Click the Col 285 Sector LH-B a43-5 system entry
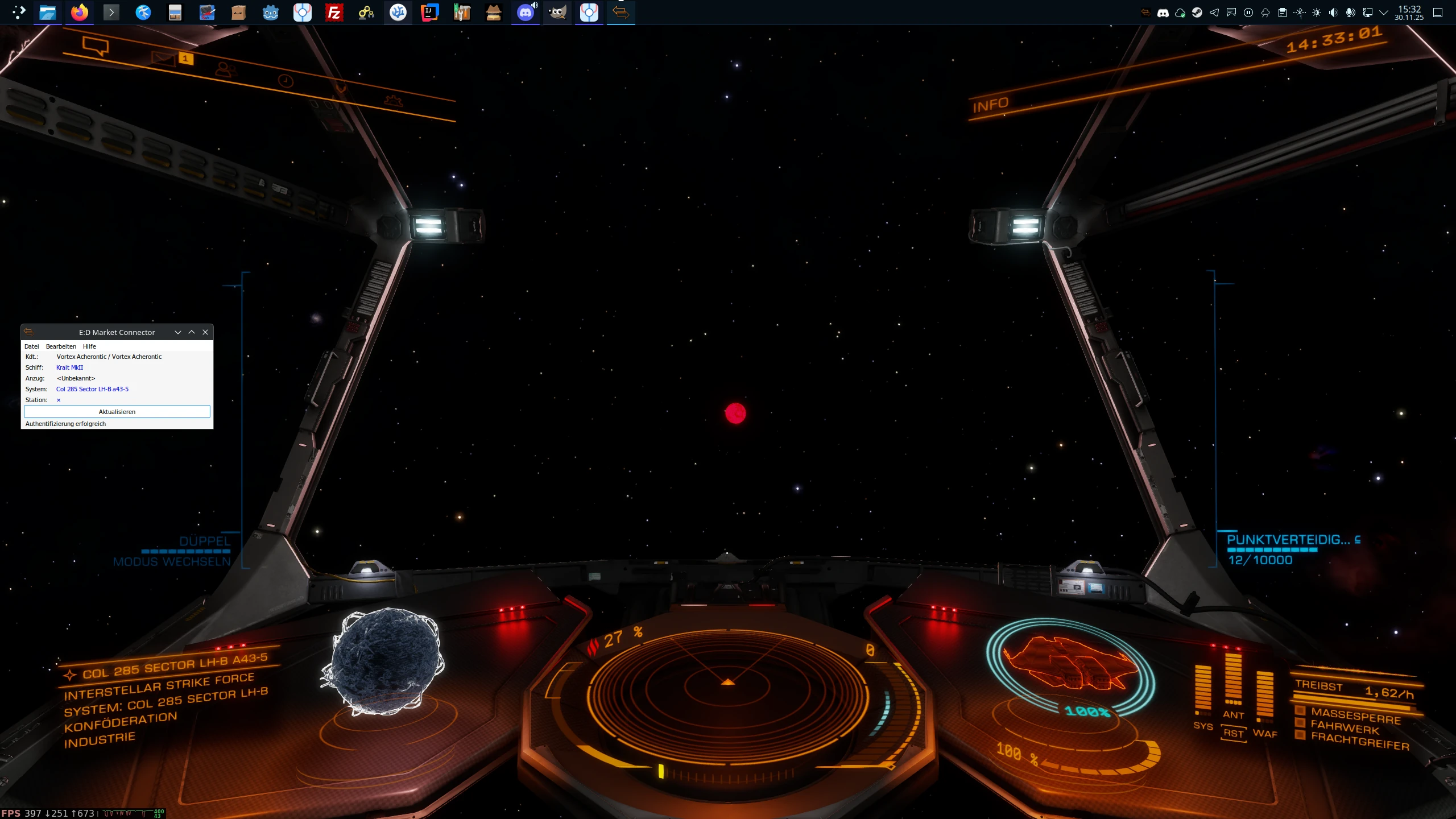The height and width of the screenshot is (819, 1456). (x=92, y=389)
